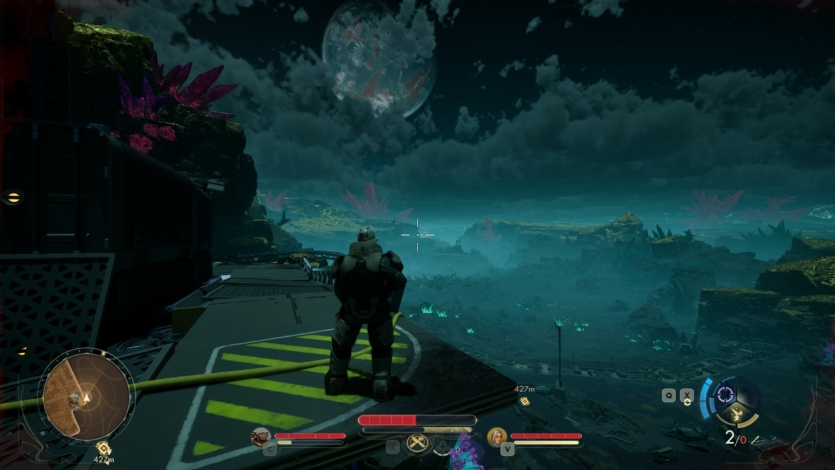Image resolution: width=835 pixels, height=470 pixels.
Task: Click the white-haired companion portrait
Action: tap(496, 436)
